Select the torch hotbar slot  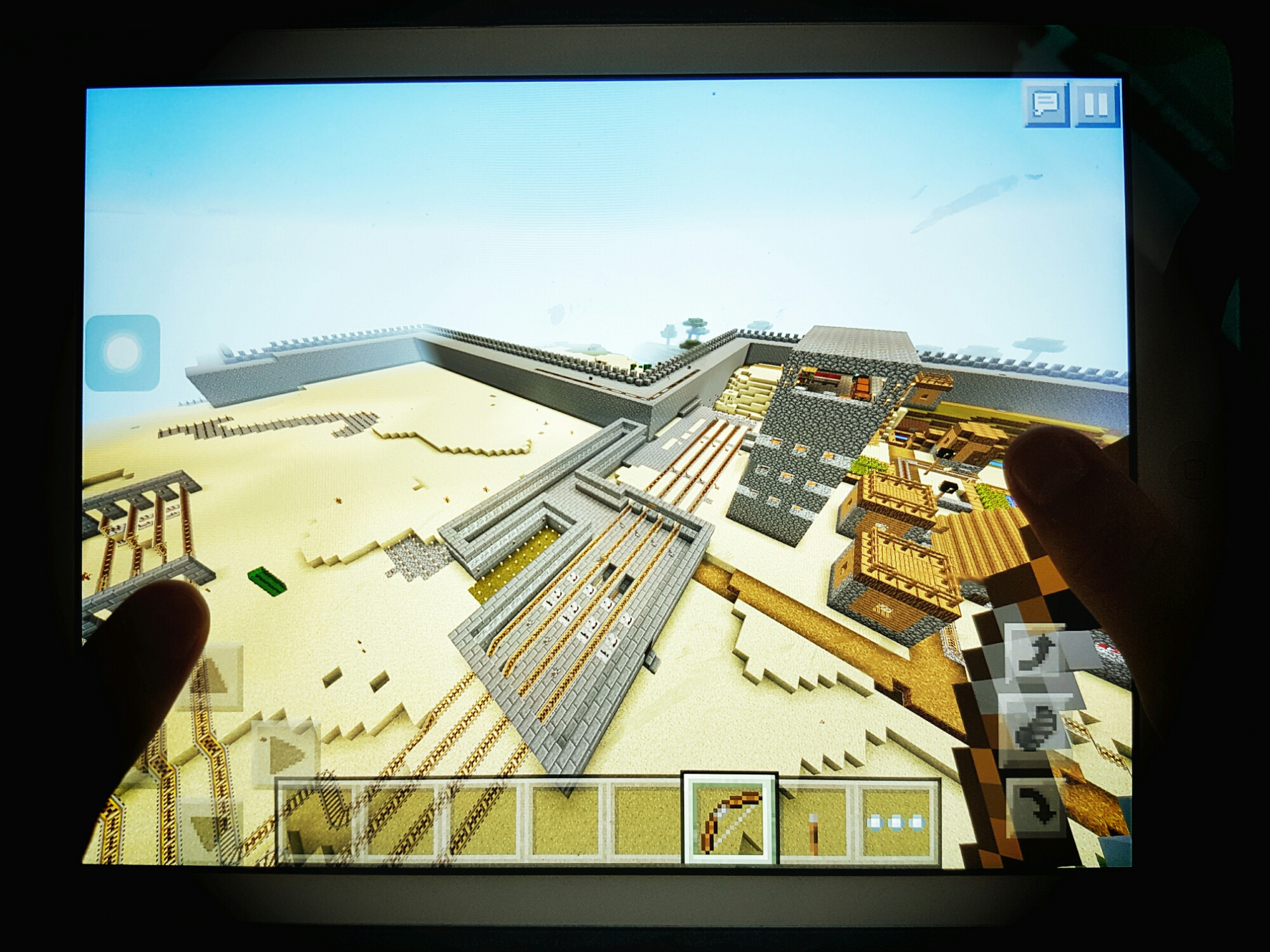[x=813, y=821]
